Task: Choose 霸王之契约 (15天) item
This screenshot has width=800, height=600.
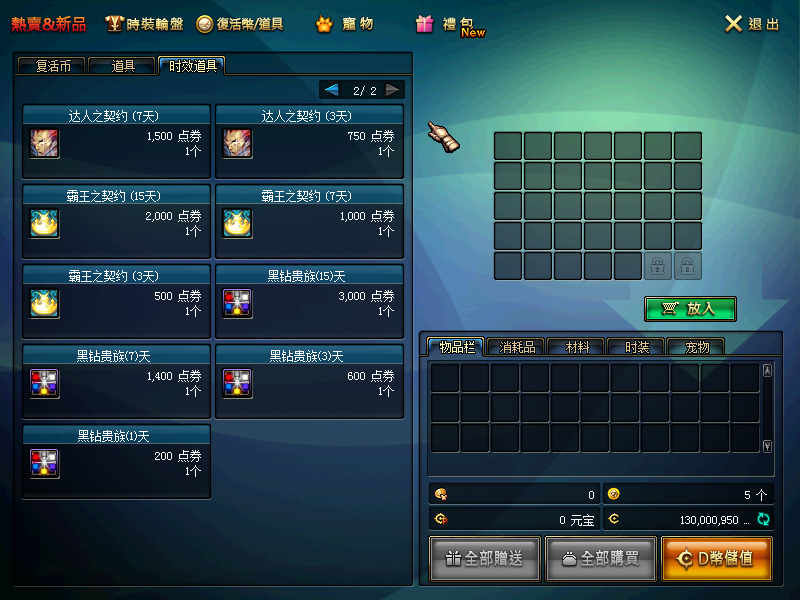Action: [116, 221]
